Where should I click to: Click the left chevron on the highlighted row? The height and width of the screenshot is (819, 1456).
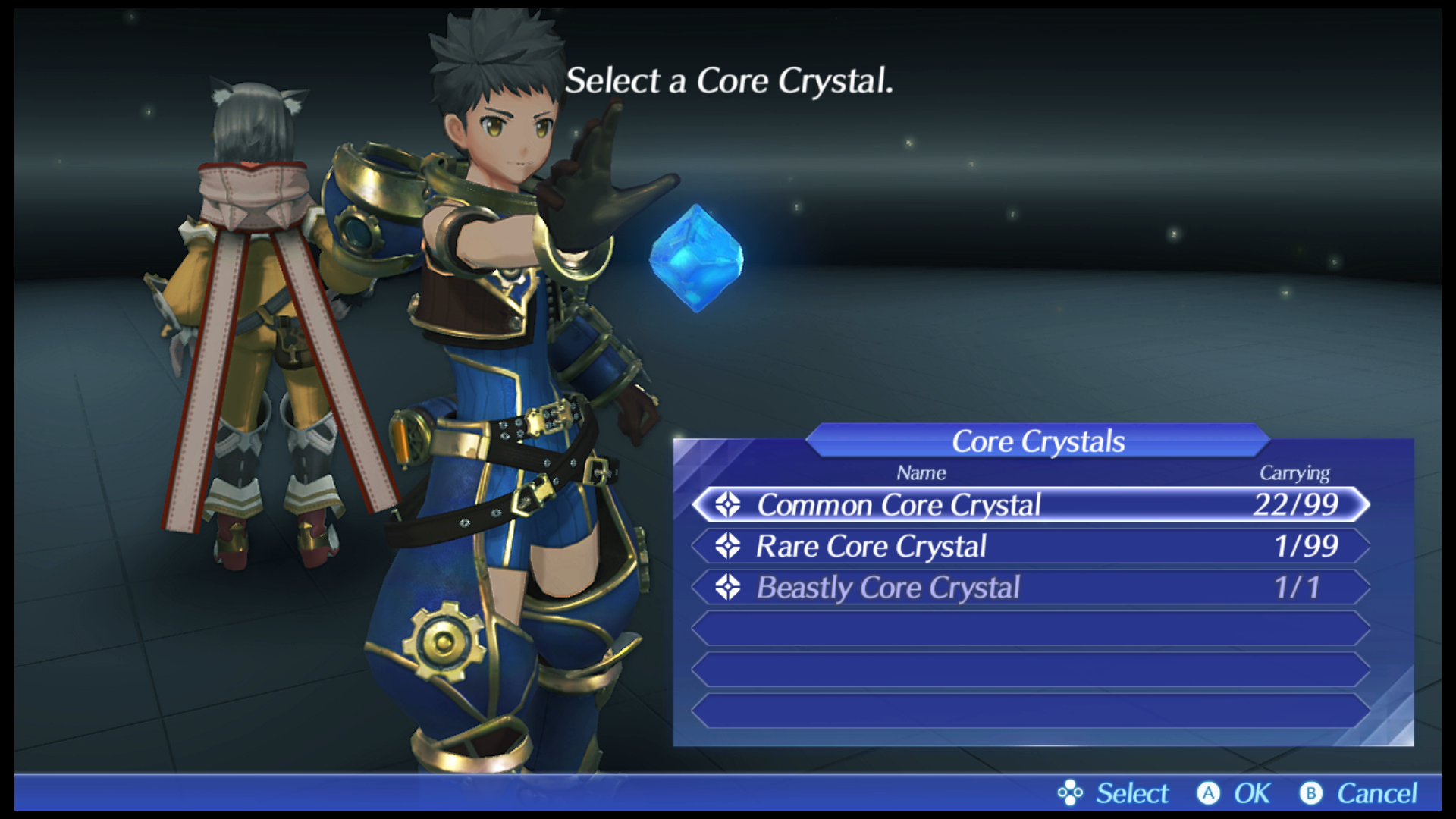click(x=698, y=505)
